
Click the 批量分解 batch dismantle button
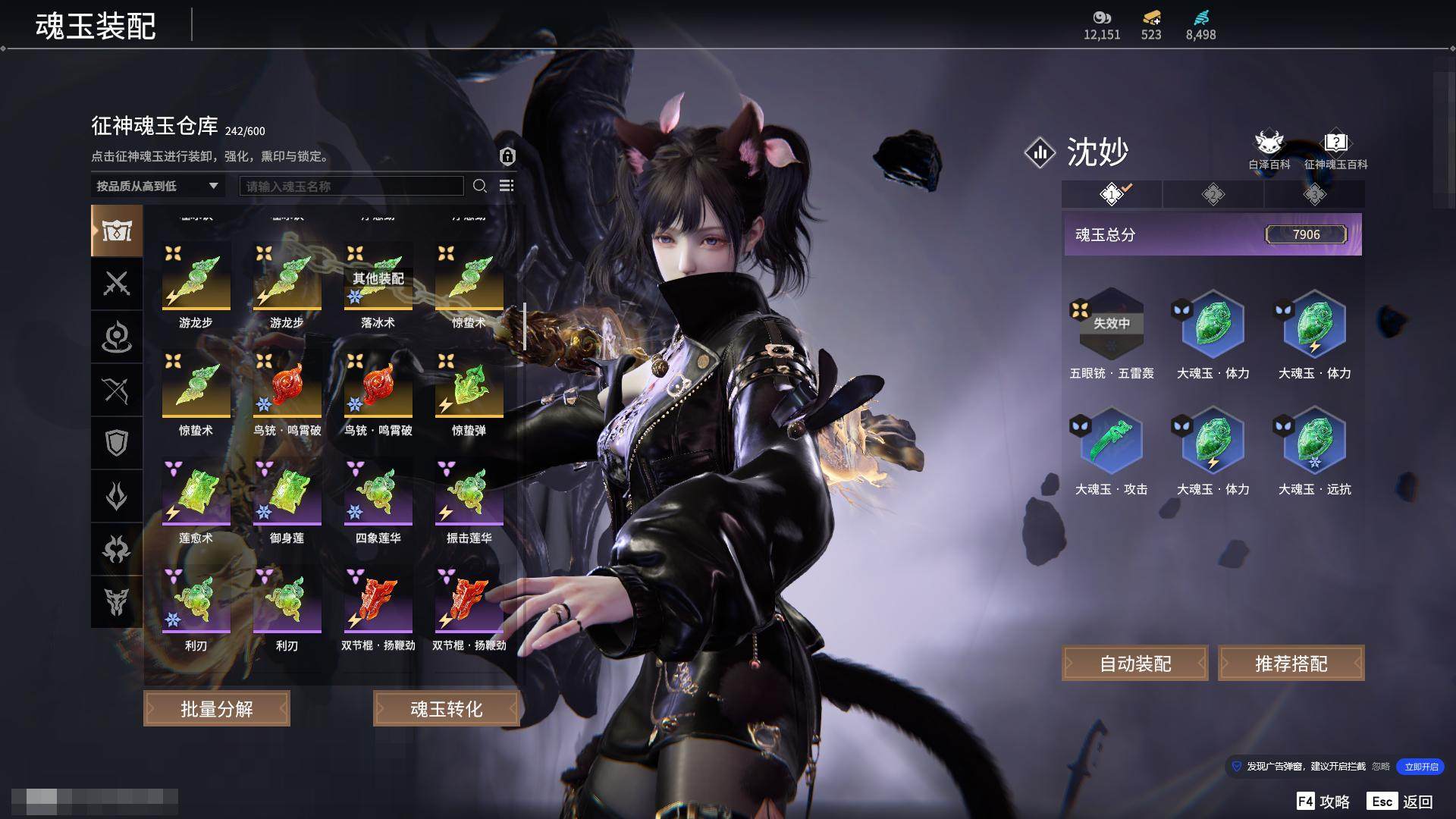click(217, 708)
